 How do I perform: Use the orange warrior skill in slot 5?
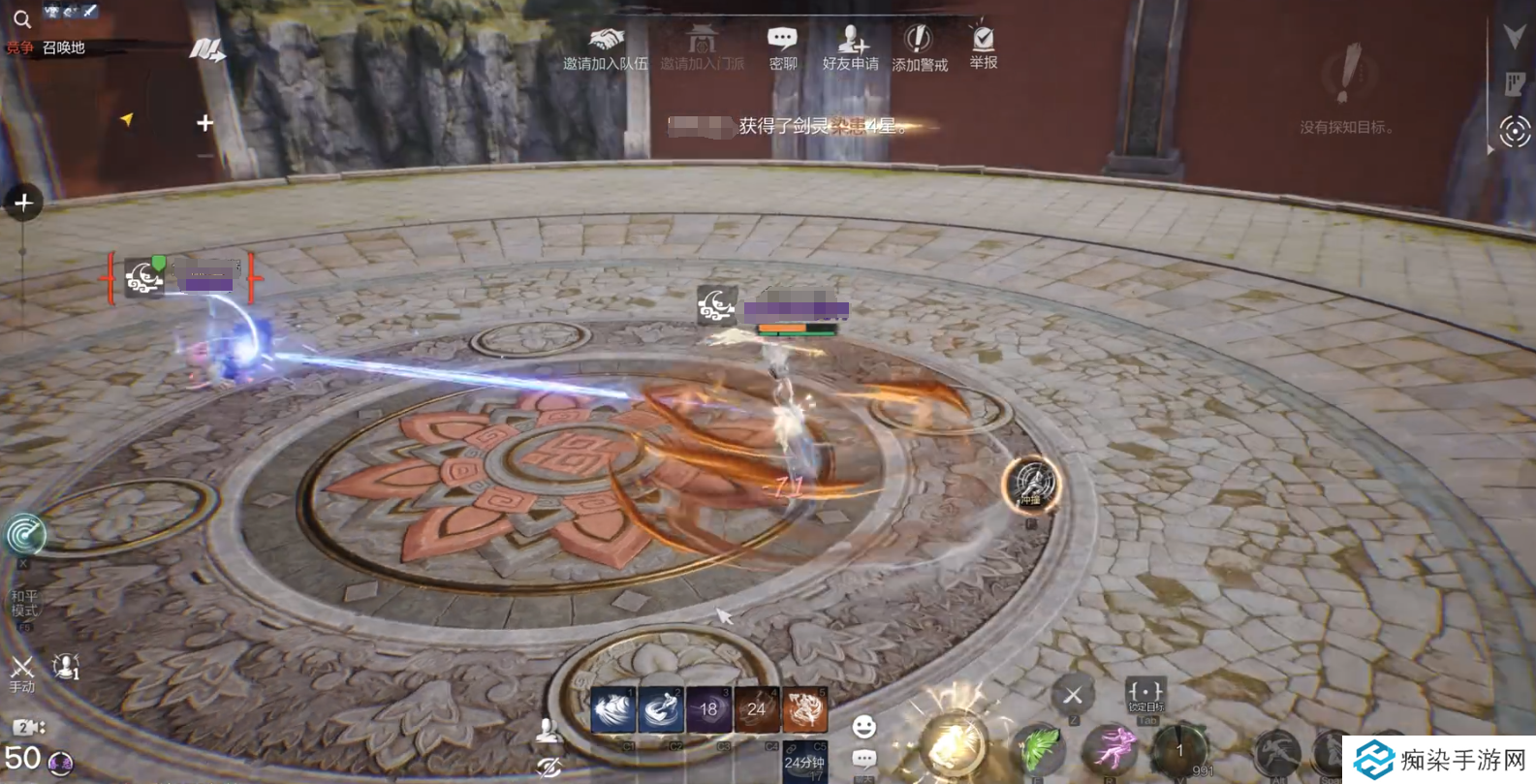pos(804,711)
